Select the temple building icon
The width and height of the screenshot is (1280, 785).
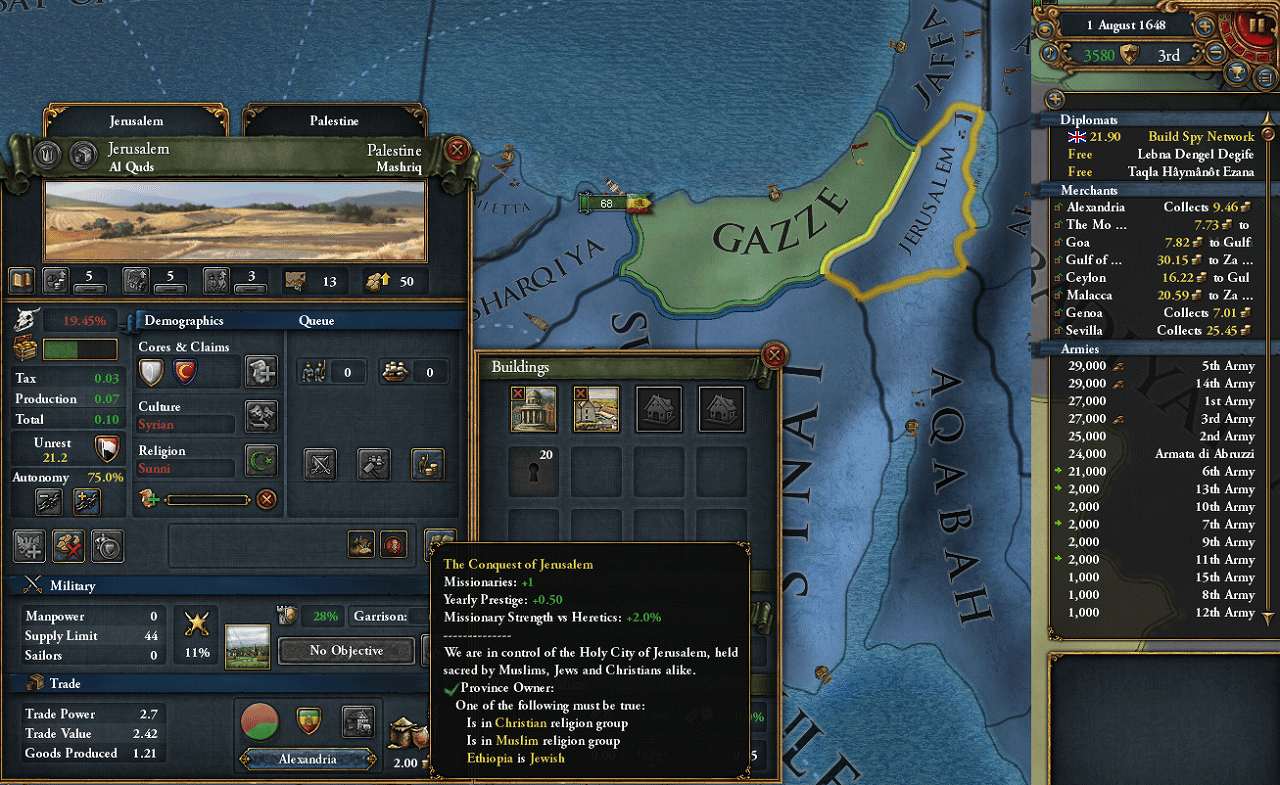coord(533,409)
